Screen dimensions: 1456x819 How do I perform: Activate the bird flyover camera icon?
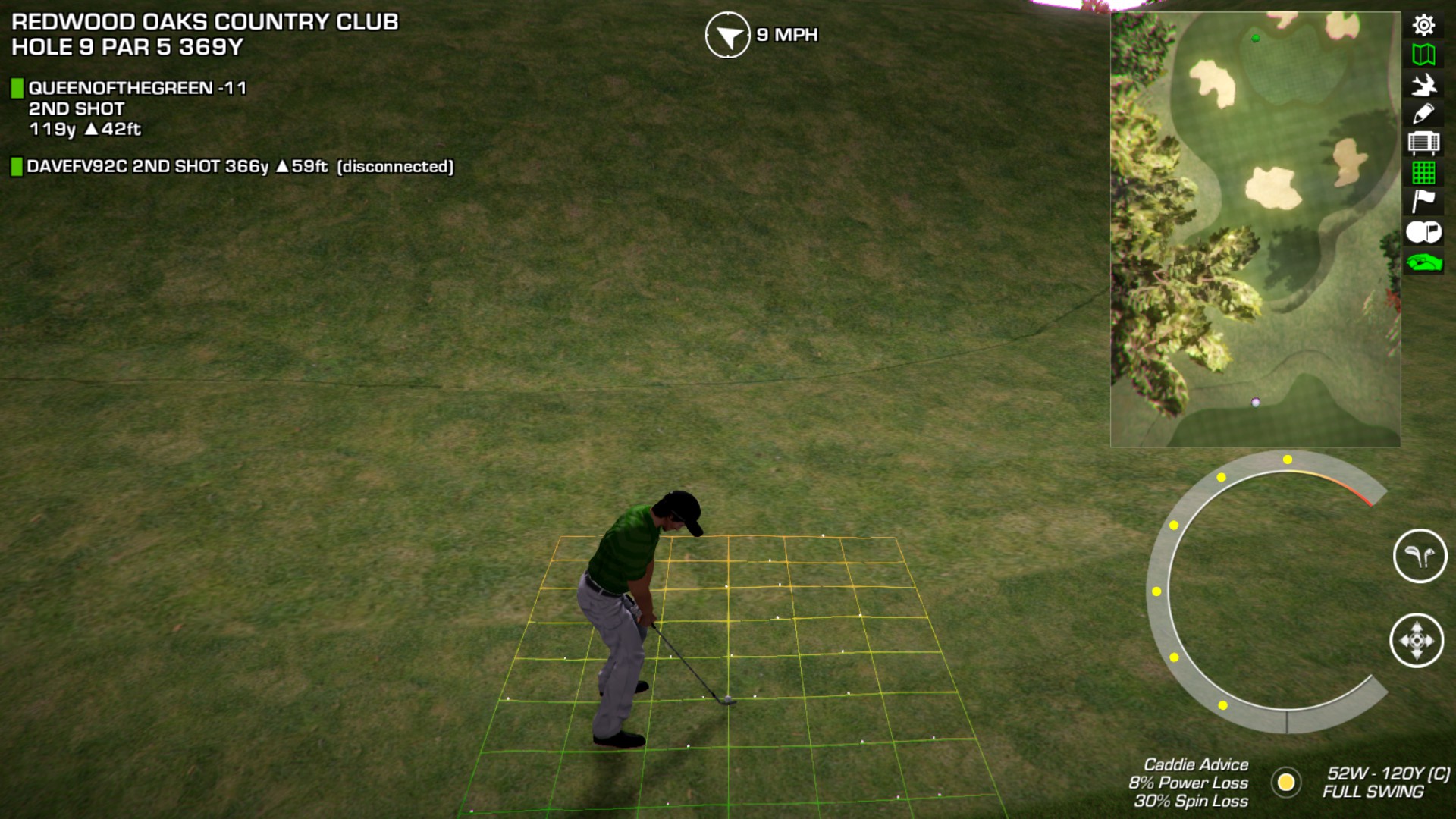pos(1423,84)
